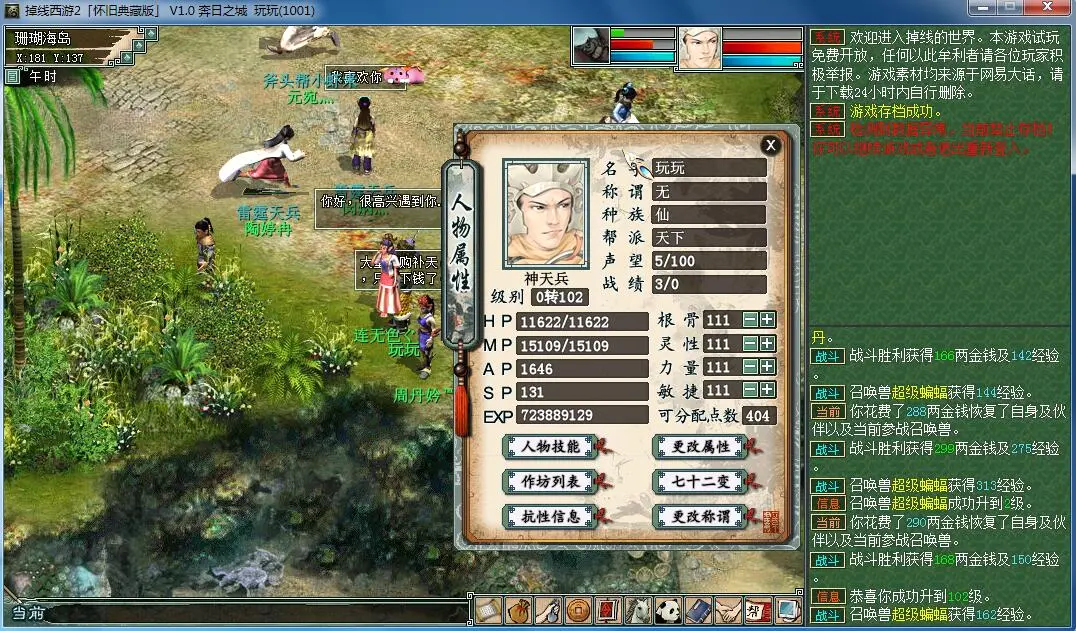
Task: Open the bag sack icon
Action: click(518, 609)
